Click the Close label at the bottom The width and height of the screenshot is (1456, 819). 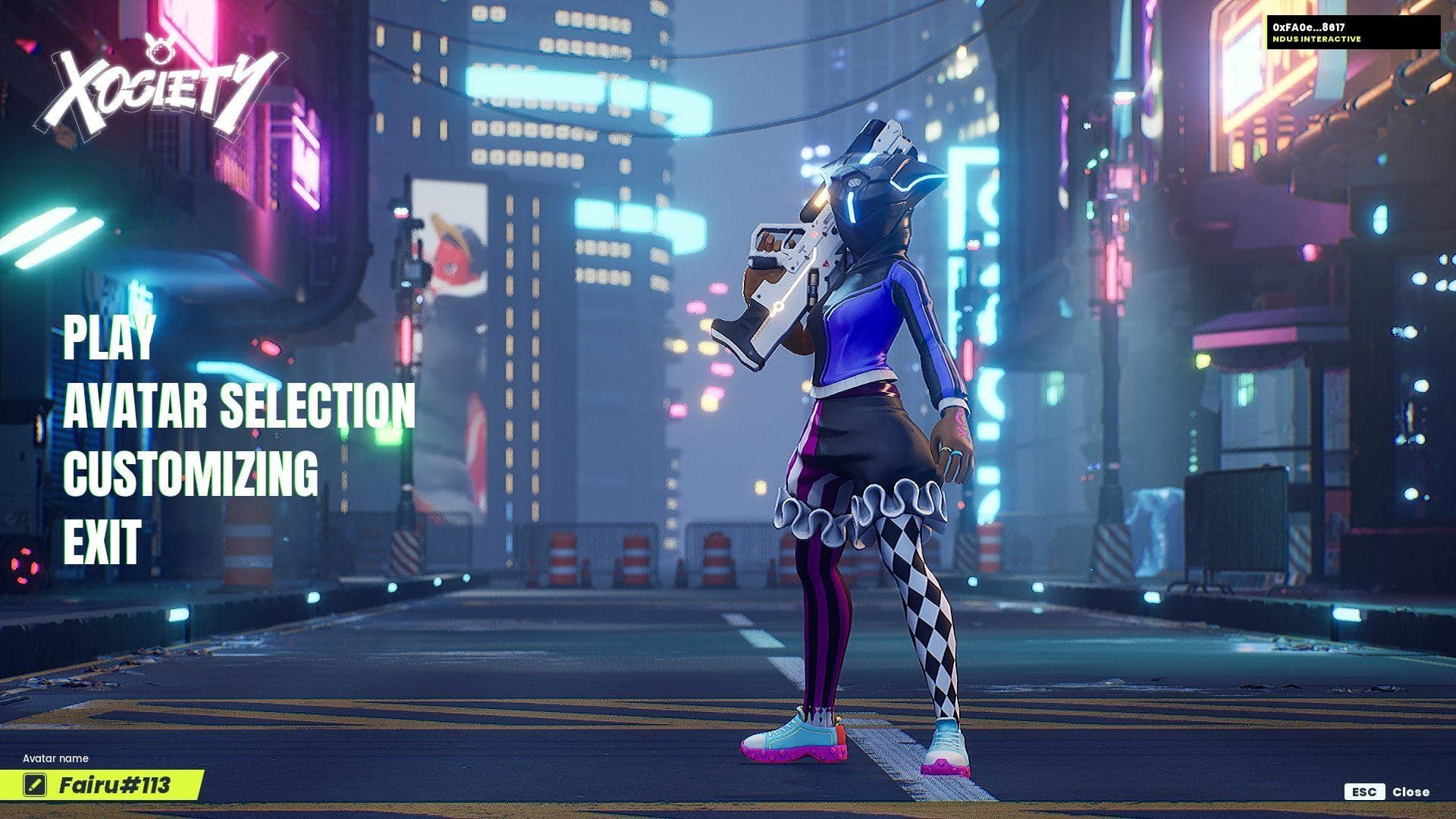click(1410, 792)
